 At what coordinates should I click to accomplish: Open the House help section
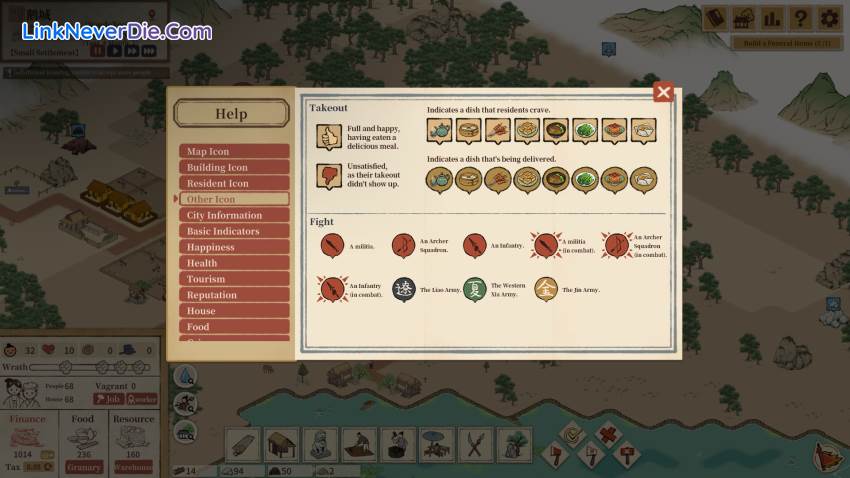coord(234,312)
